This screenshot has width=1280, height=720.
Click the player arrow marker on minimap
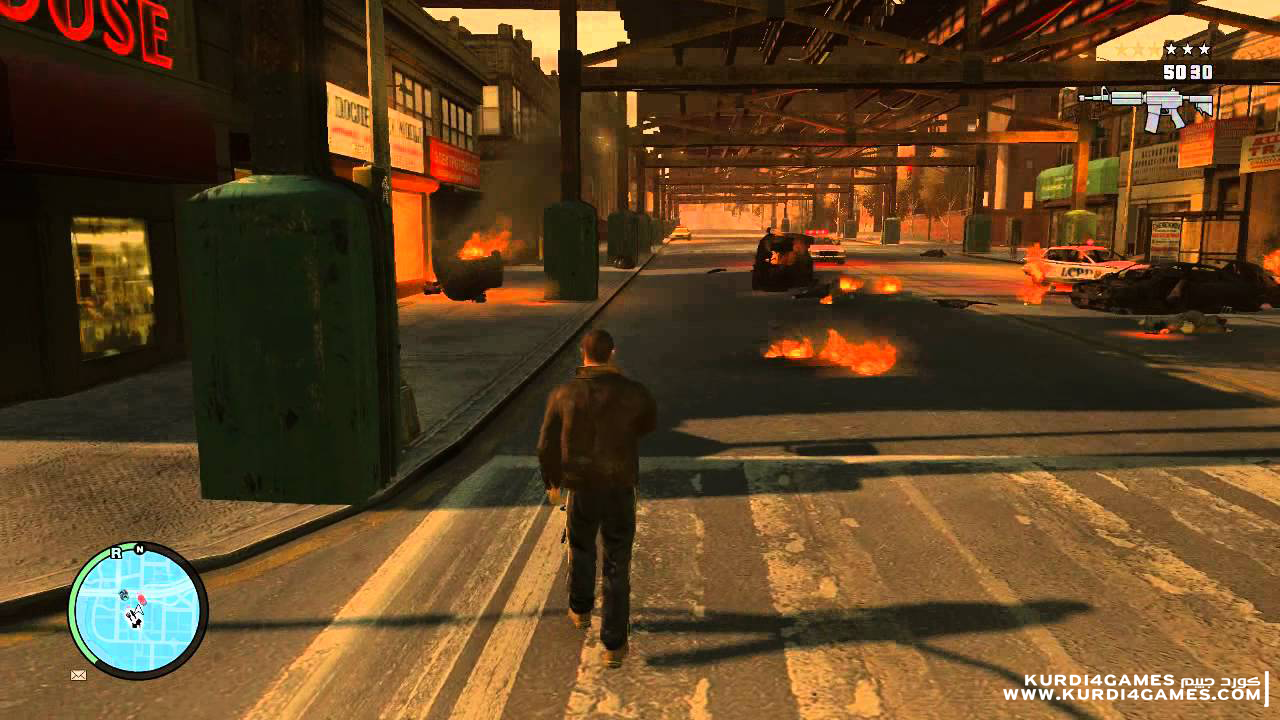coord(139,609)
